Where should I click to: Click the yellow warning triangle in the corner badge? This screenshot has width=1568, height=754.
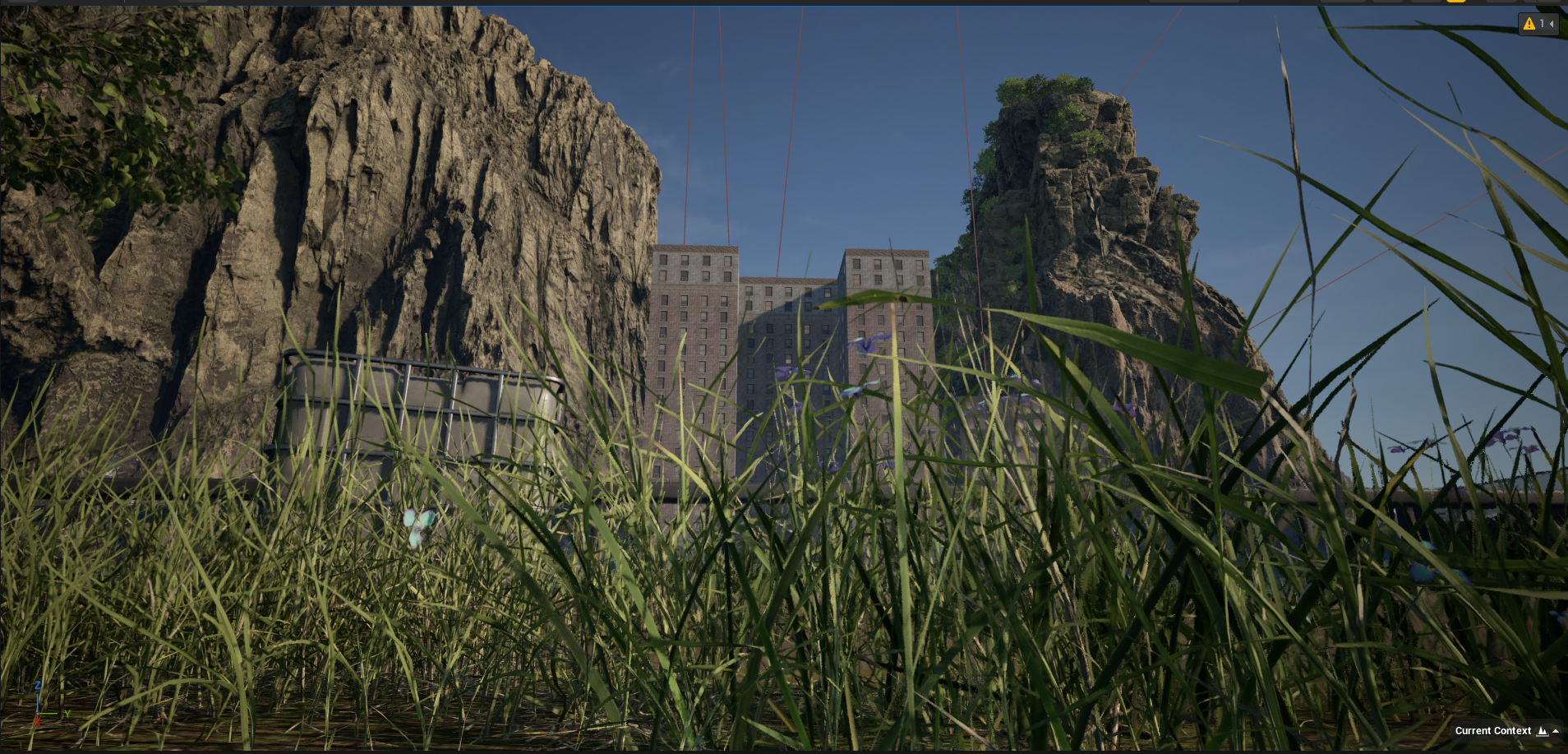pyautogui.click(x=1529, y=24)
